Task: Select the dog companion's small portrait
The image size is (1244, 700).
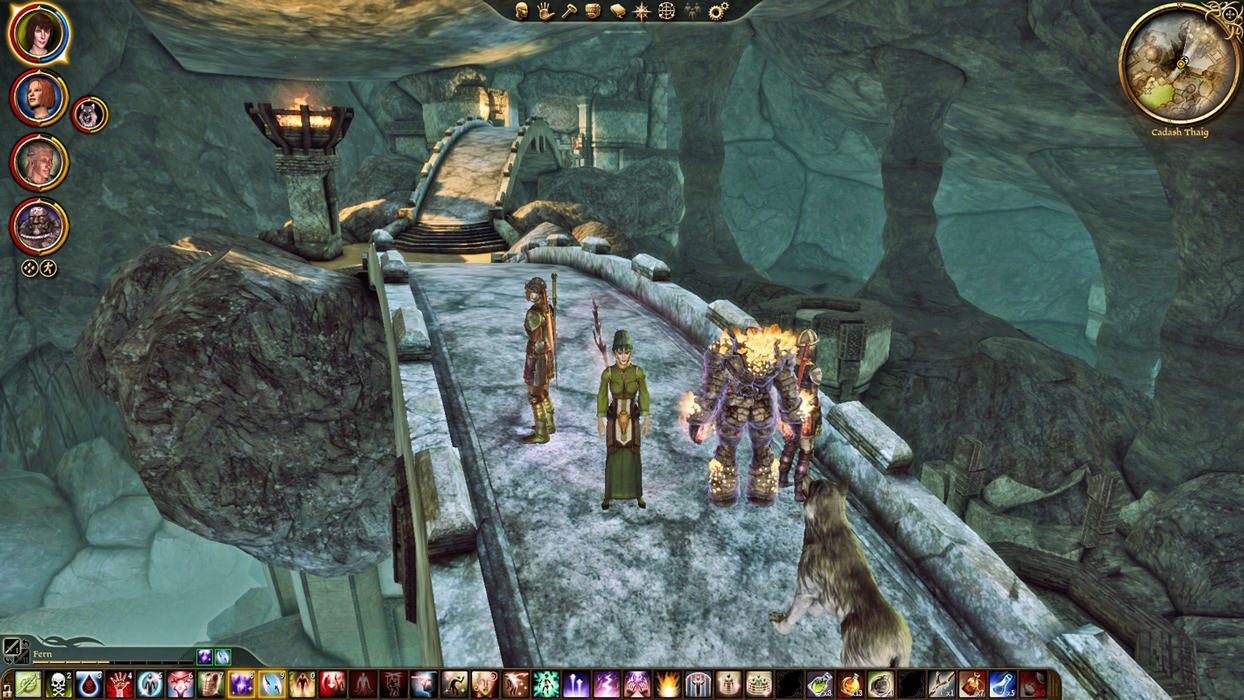Action: coord(89,115)
